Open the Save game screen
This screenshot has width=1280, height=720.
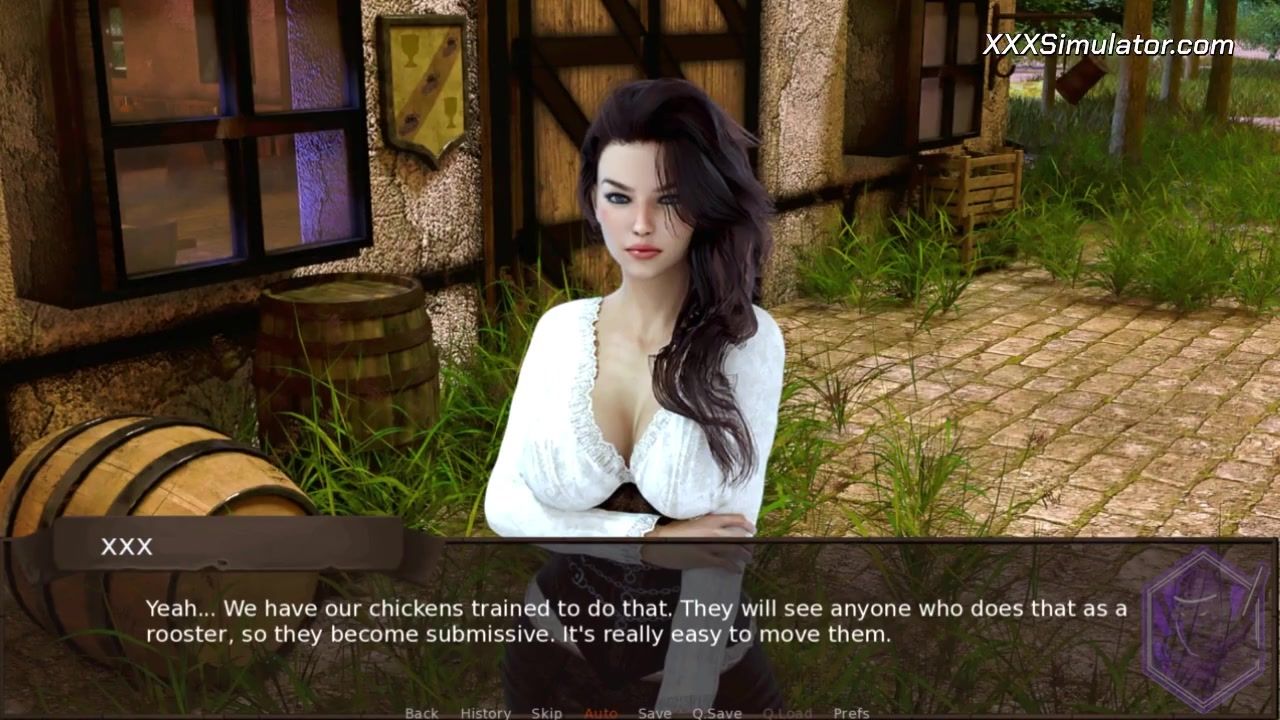point(654,713)
